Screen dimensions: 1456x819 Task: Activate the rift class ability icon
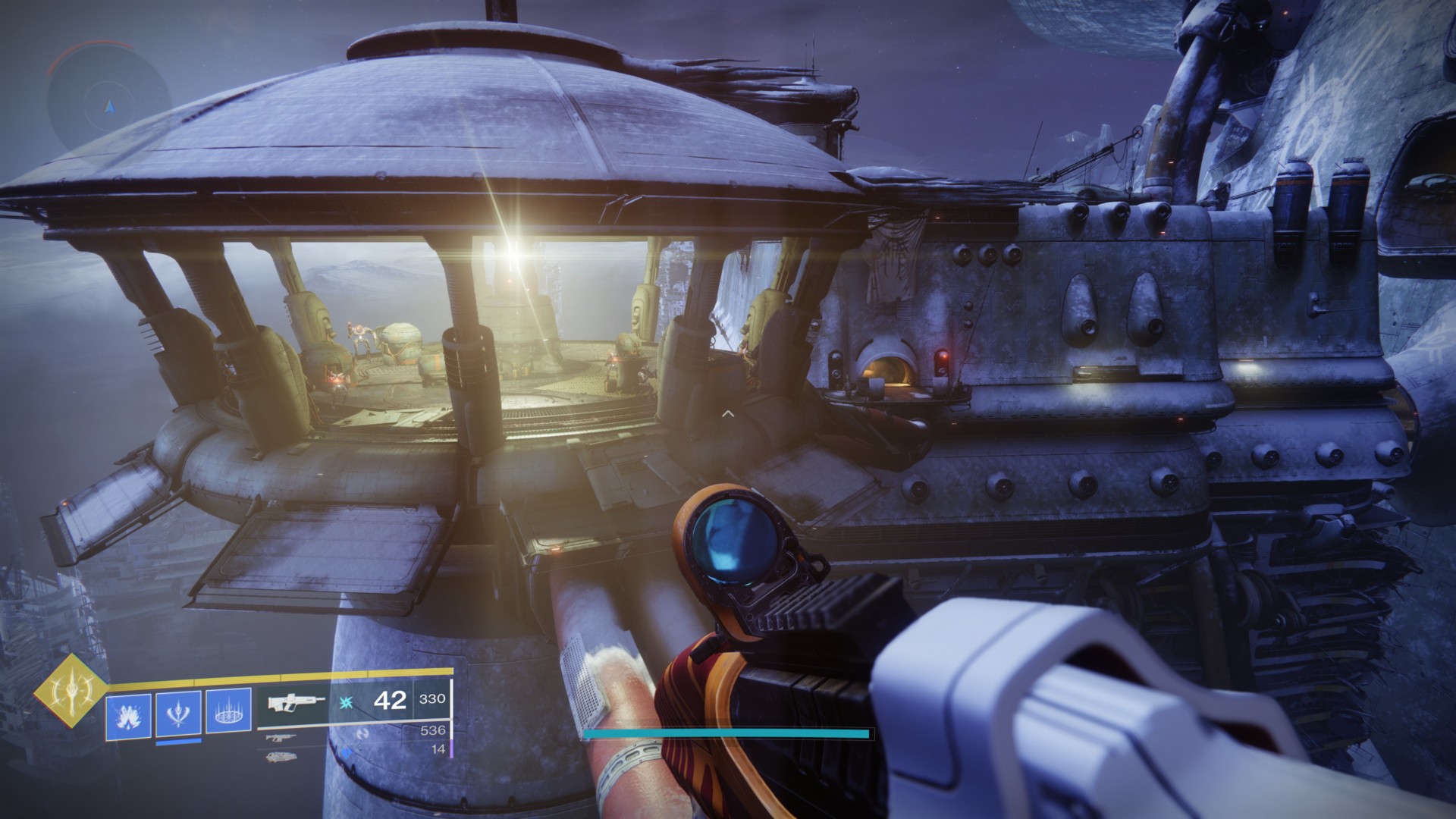coord(228,713)
